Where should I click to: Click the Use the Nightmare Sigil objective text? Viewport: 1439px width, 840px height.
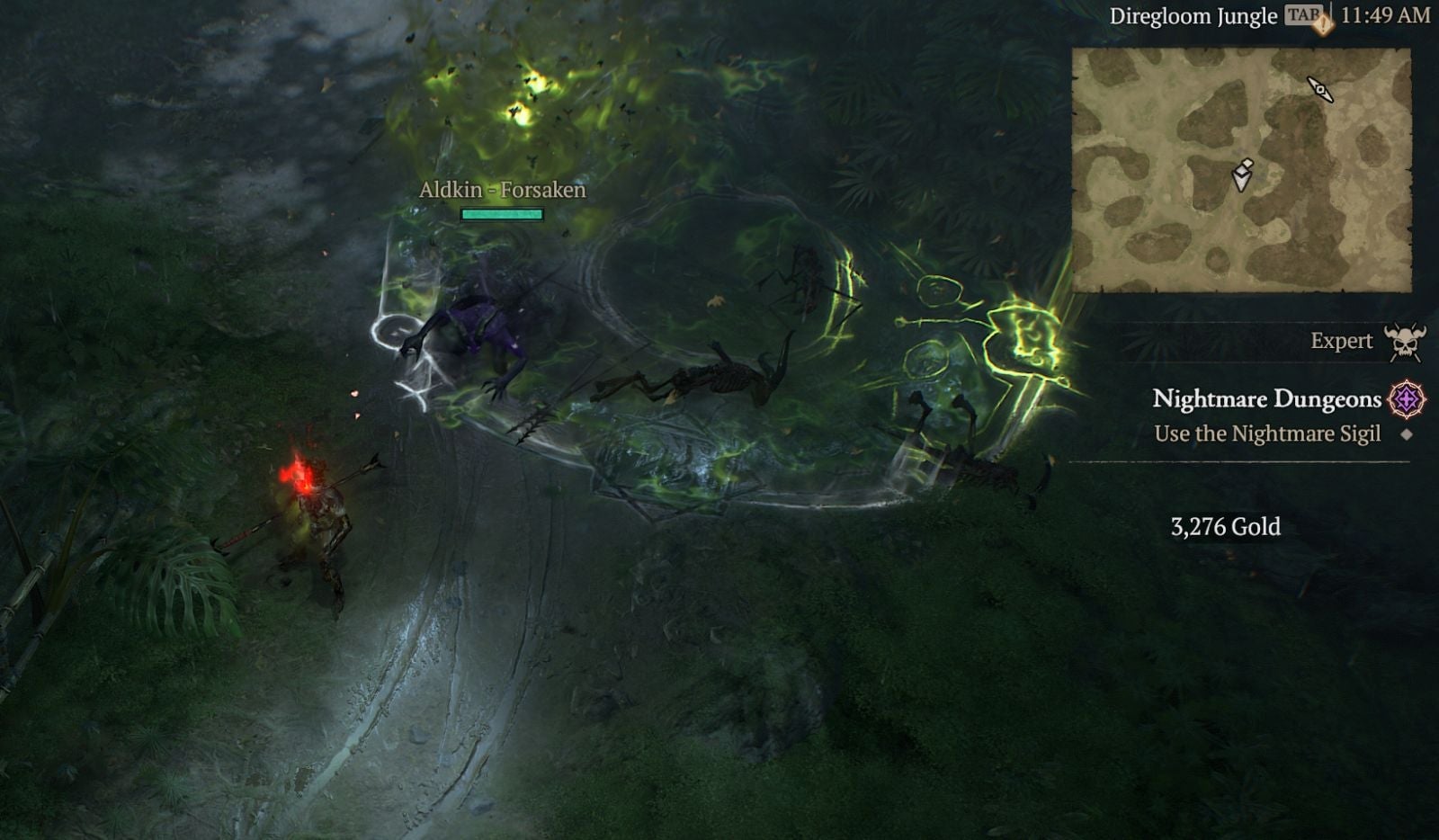[x=1270, y=433]
